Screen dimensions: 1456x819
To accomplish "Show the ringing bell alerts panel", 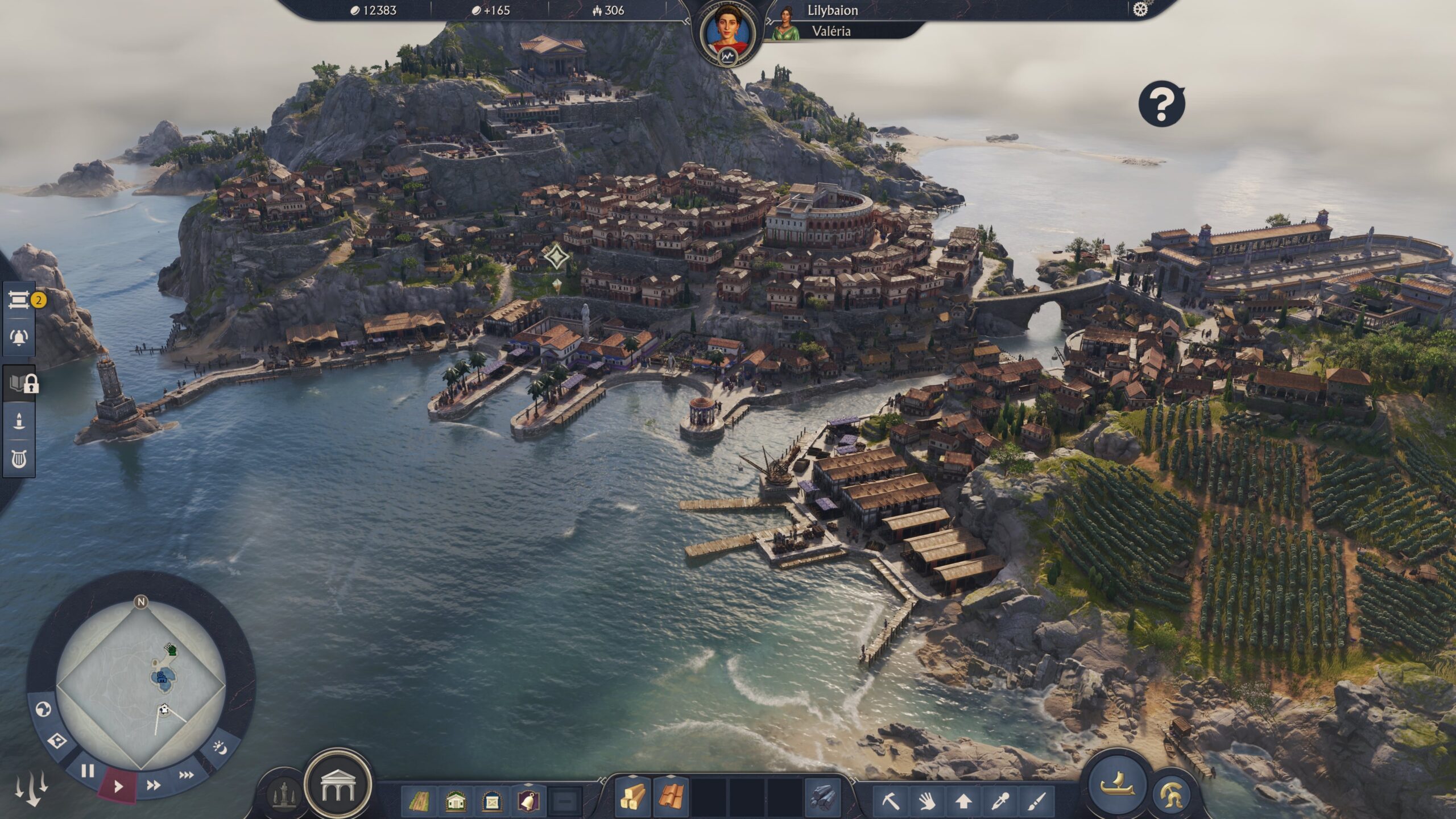I will [19, 337].
